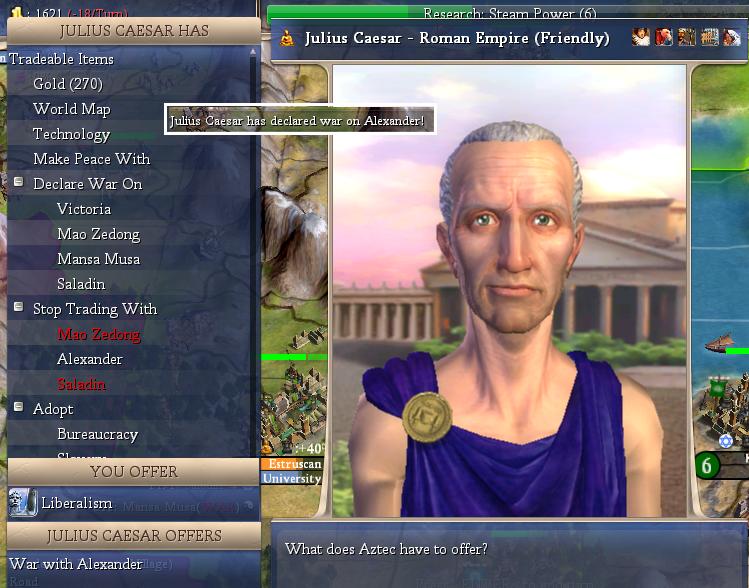Viewport: 749px width, 588px height.
Task: Choose Mao Zedong under Declare War On
Action: click(98, 234)
